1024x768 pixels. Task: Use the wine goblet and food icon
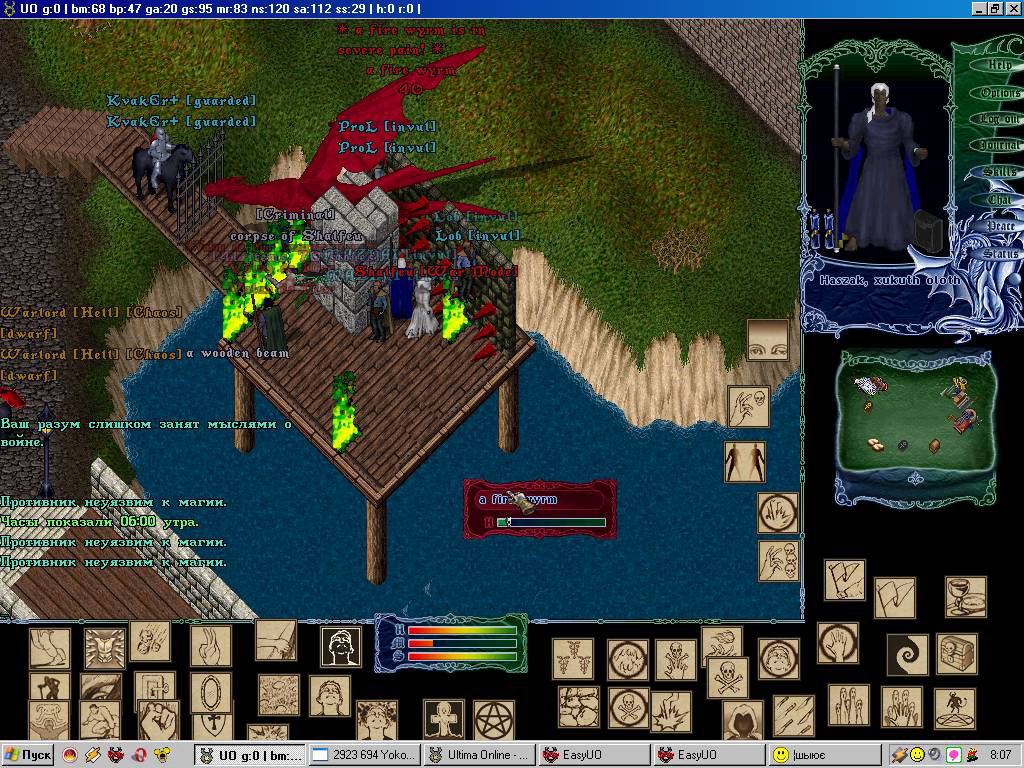tap(965, 596)
